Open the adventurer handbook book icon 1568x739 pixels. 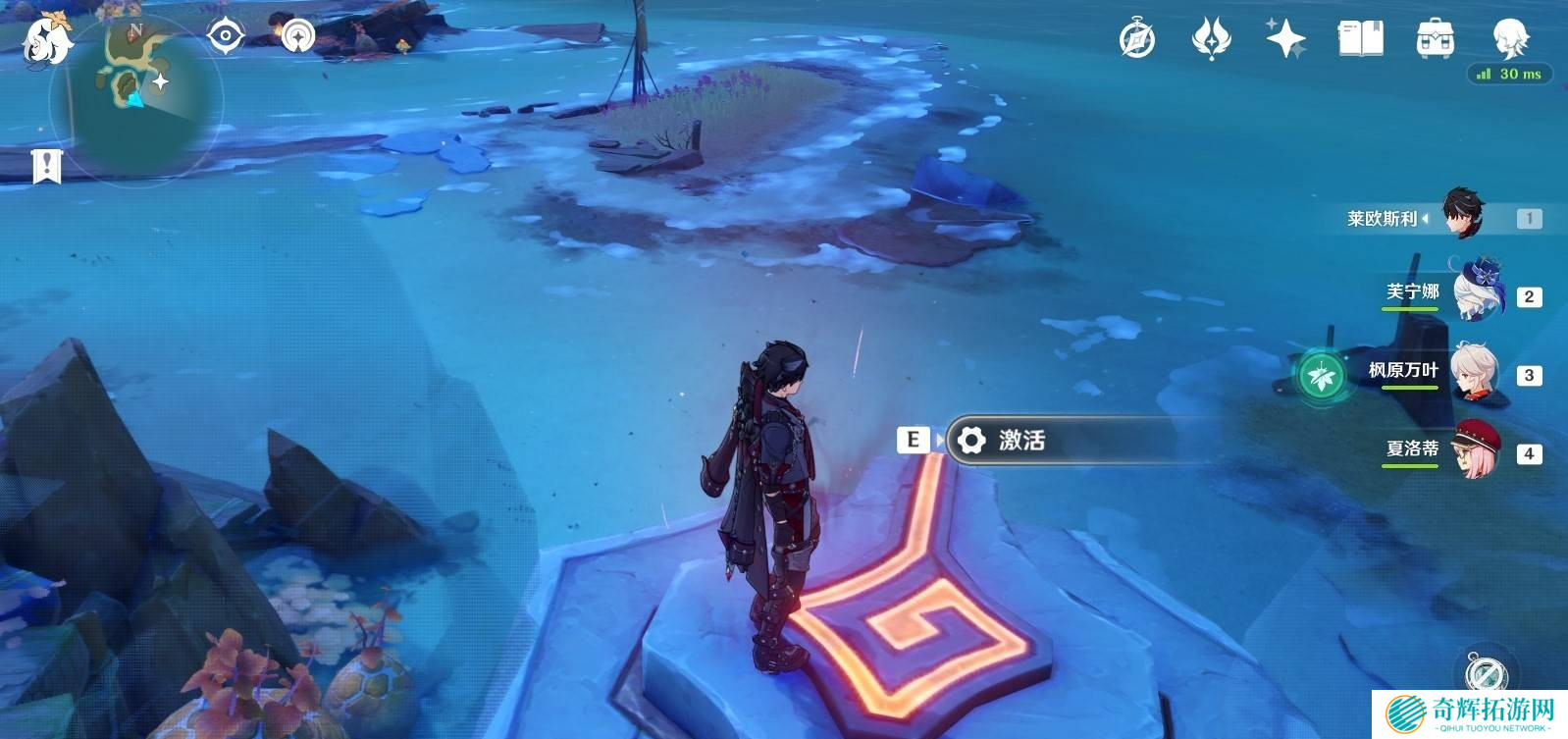pos(1360,39)
